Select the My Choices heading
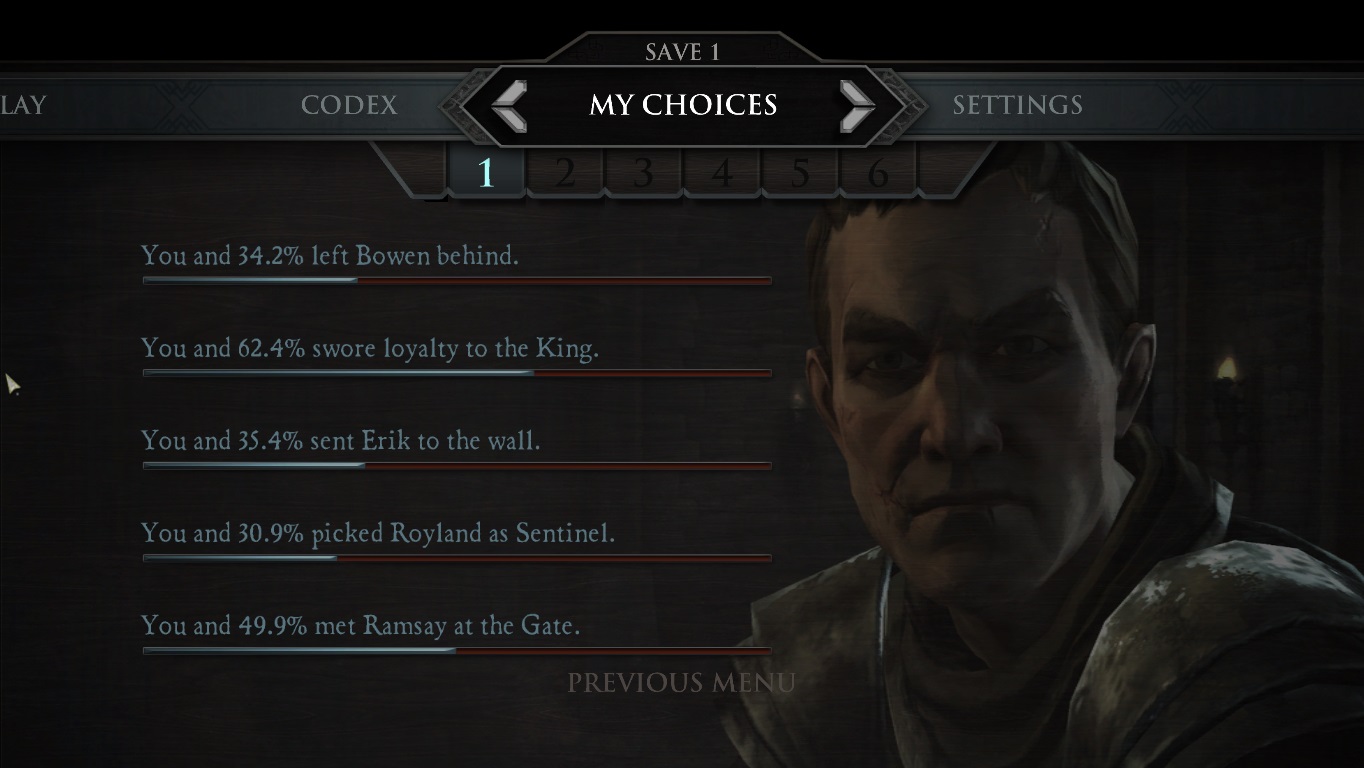Viewport: 1364px width, 768px height. click(683, 105)
